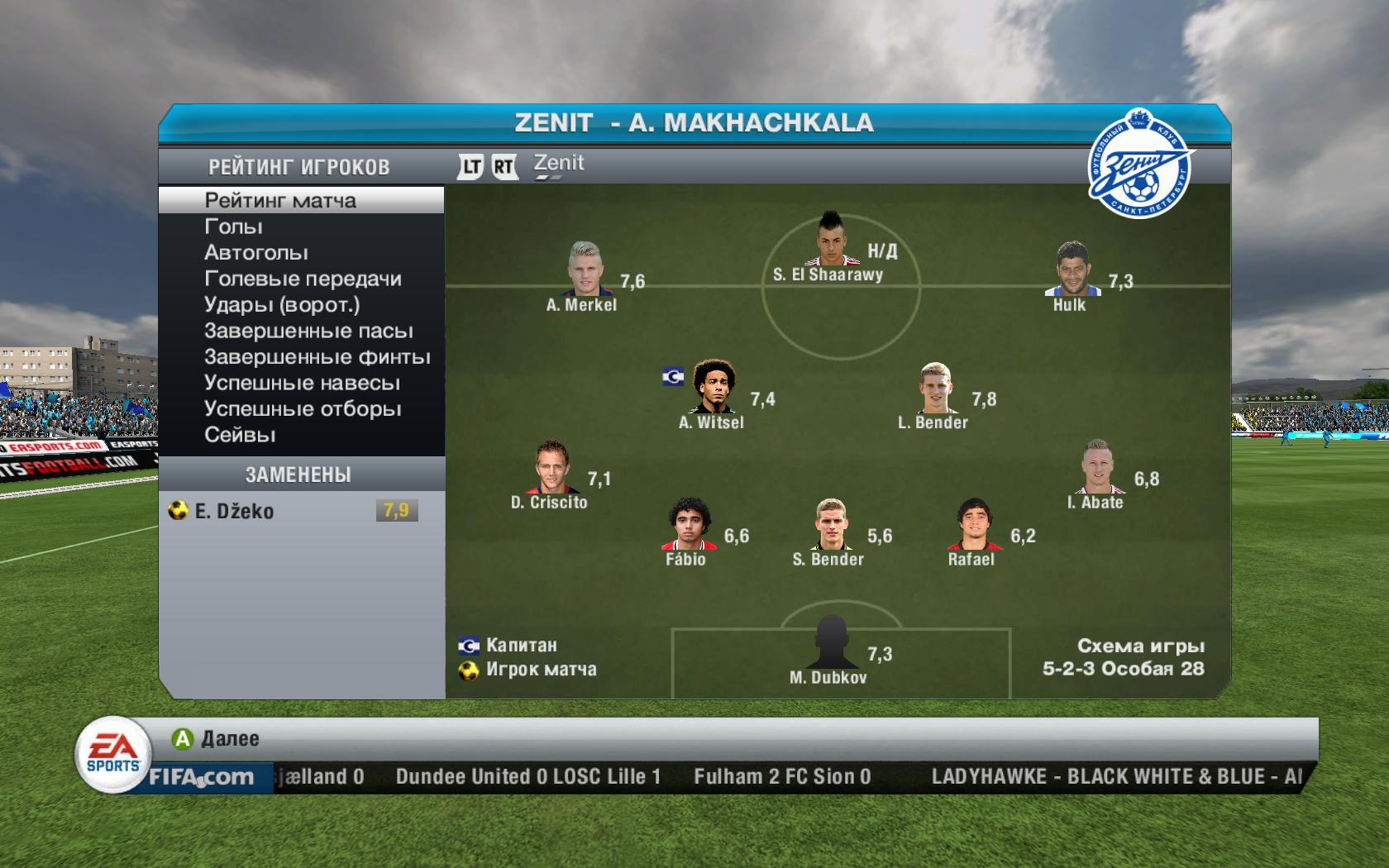Show Завершенные пасы statistics
1389x868 pixels.
coord(308,331)
